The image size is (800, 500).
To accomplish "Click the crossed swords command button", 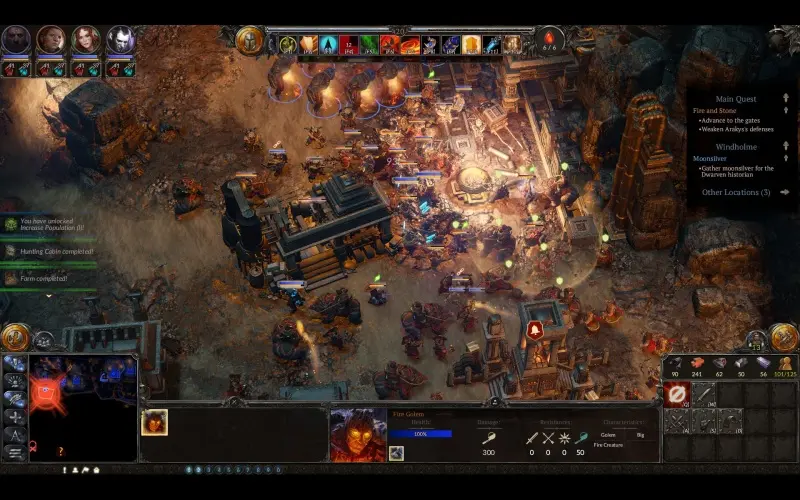I will coord(677,422).
